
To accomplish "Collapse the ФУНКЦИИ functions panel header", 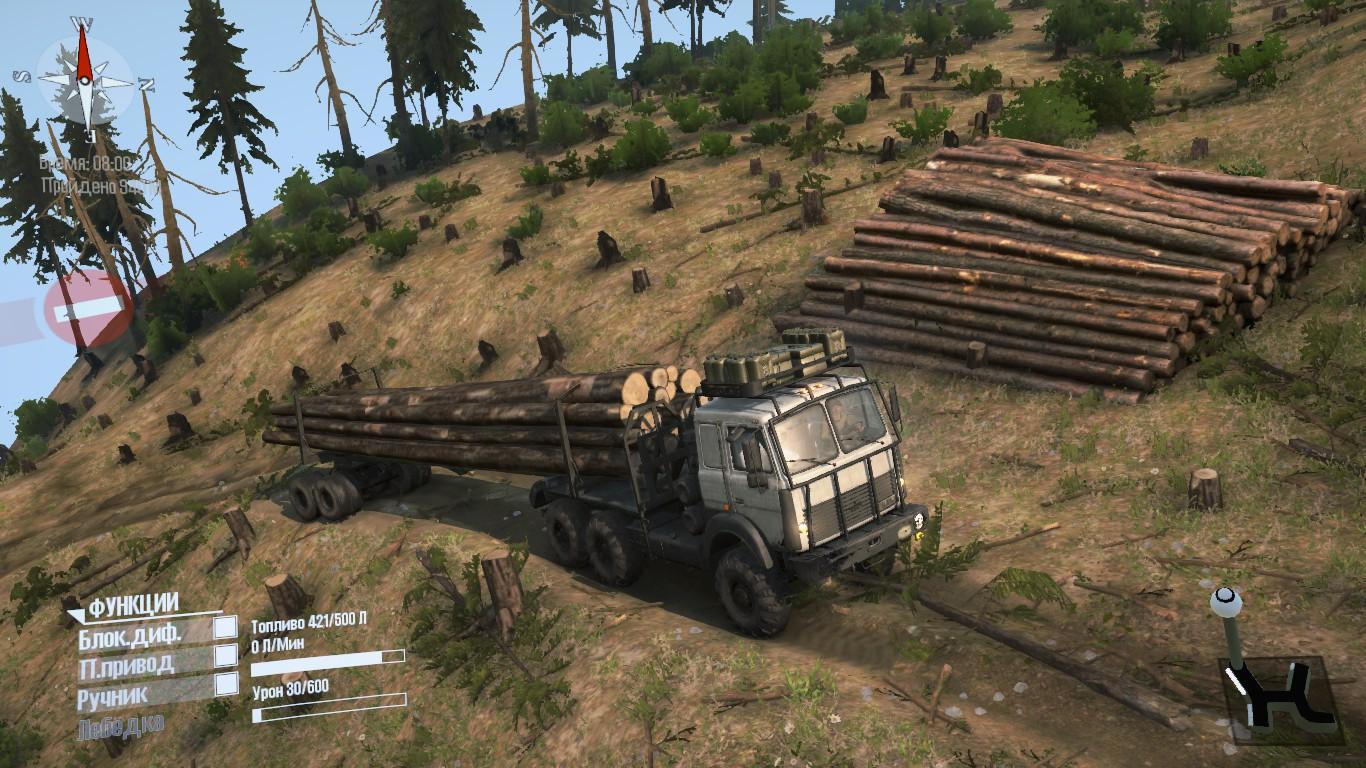I will (x=133, y=605).
